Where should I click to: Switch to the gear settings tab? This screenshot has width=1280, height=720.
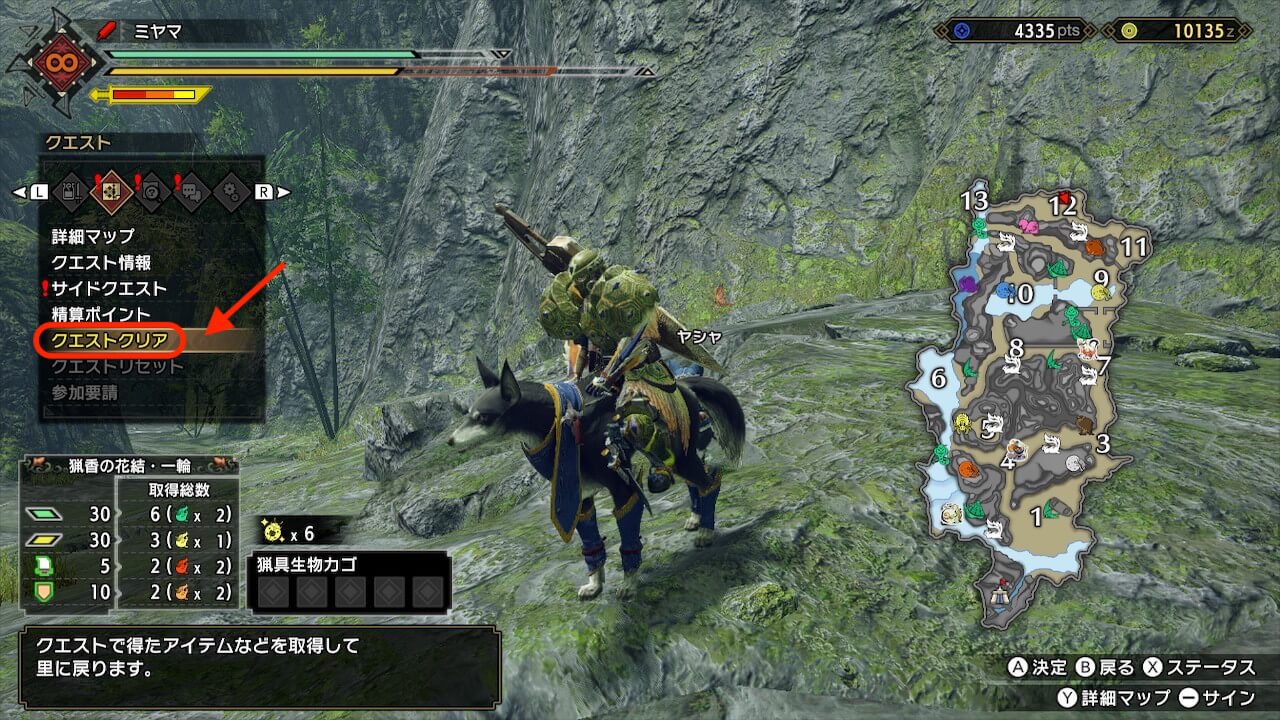point(232,190)
